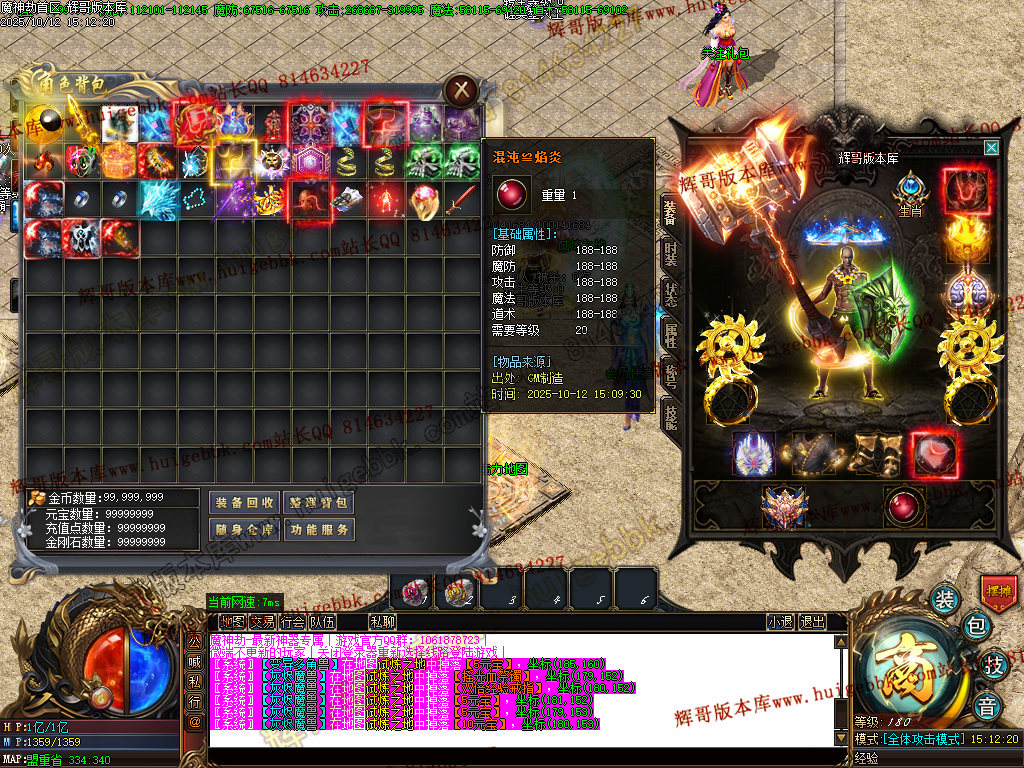
Task: Open the 行会 guild panel
Action: [x=292, y=622]
